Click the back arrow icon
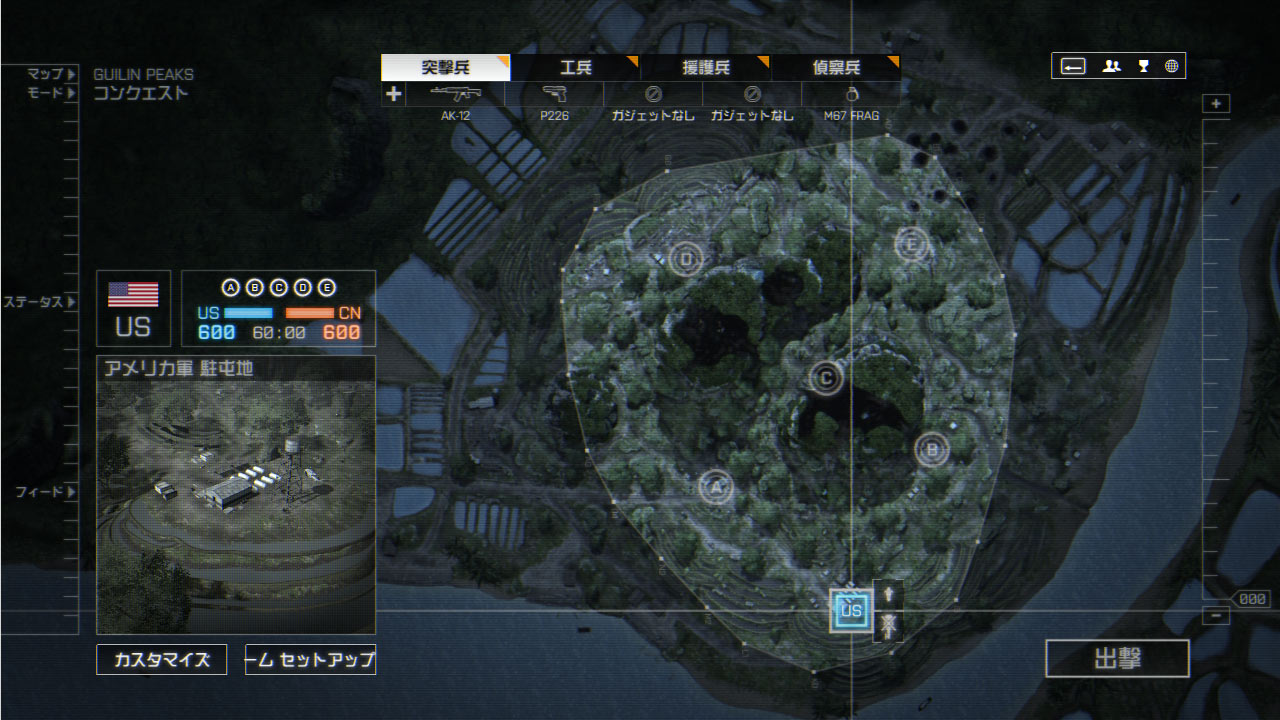Screen dimensions: 1280x720 click(x=1073, y=66)
